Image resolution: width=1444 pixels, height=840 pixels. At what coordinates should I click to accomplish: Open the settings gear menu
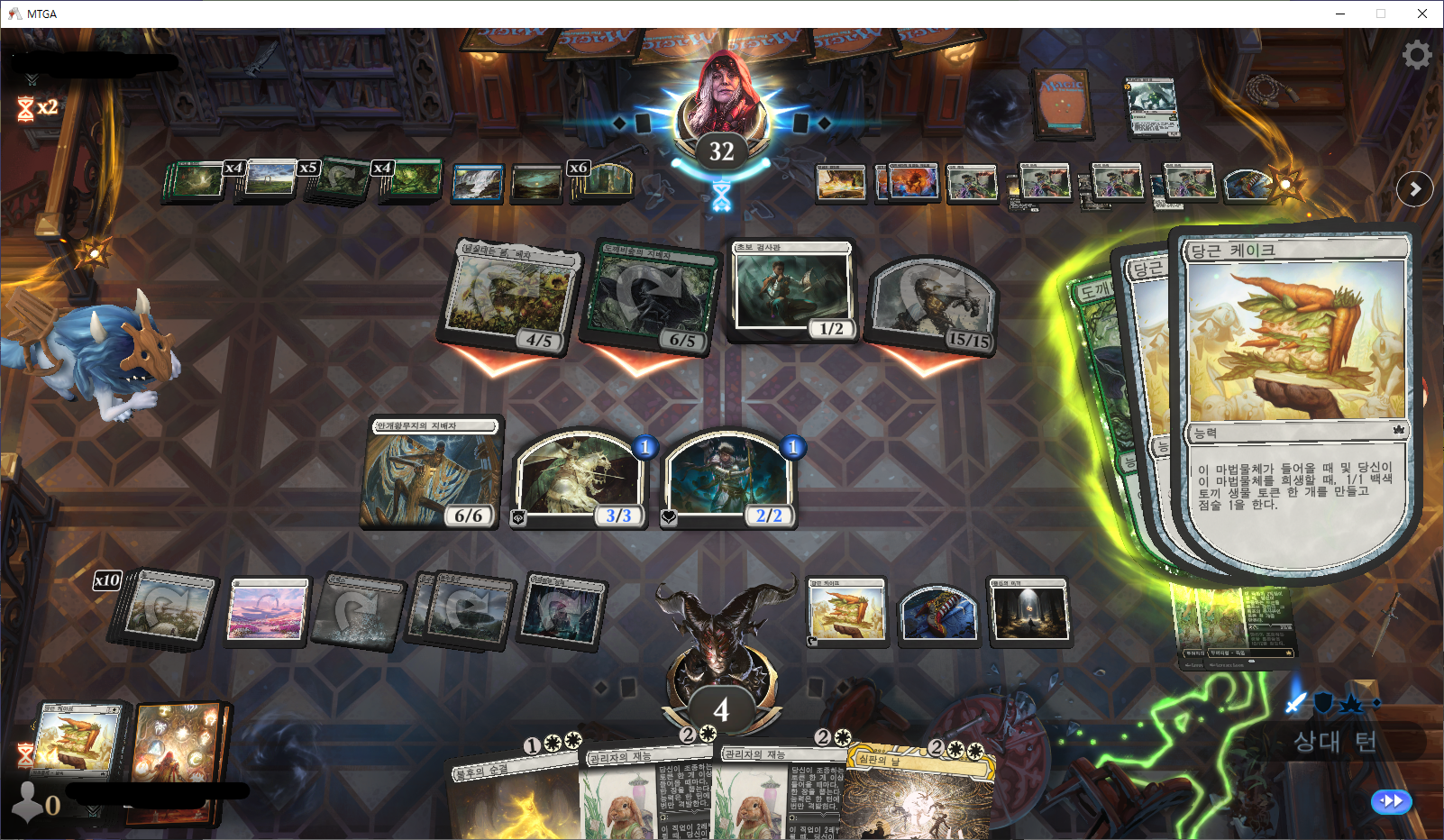(x=1416, y=56)
